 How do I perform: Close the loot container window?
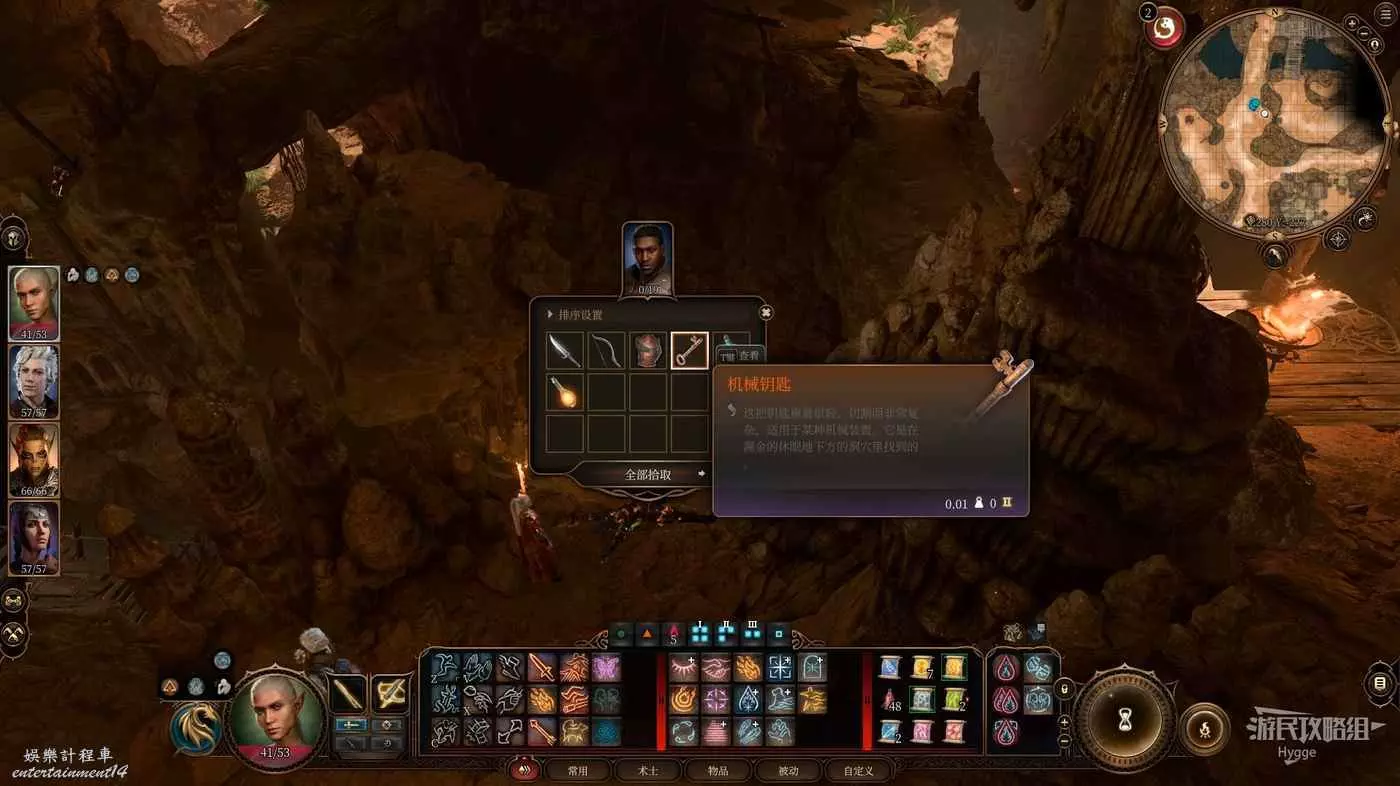(766, 313)
